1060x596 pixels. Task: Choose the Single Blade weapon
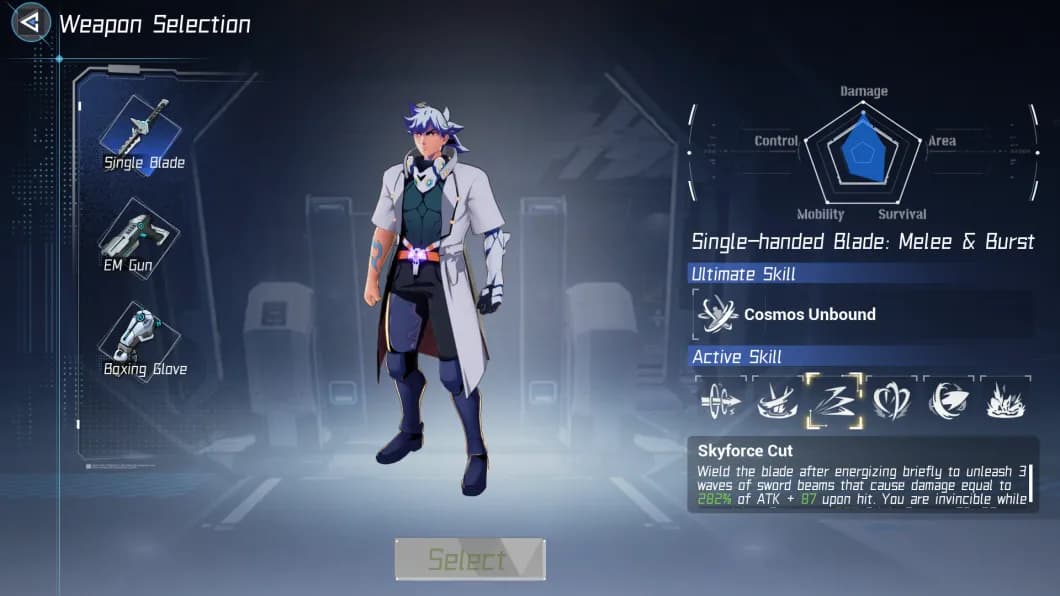[141, 135]
